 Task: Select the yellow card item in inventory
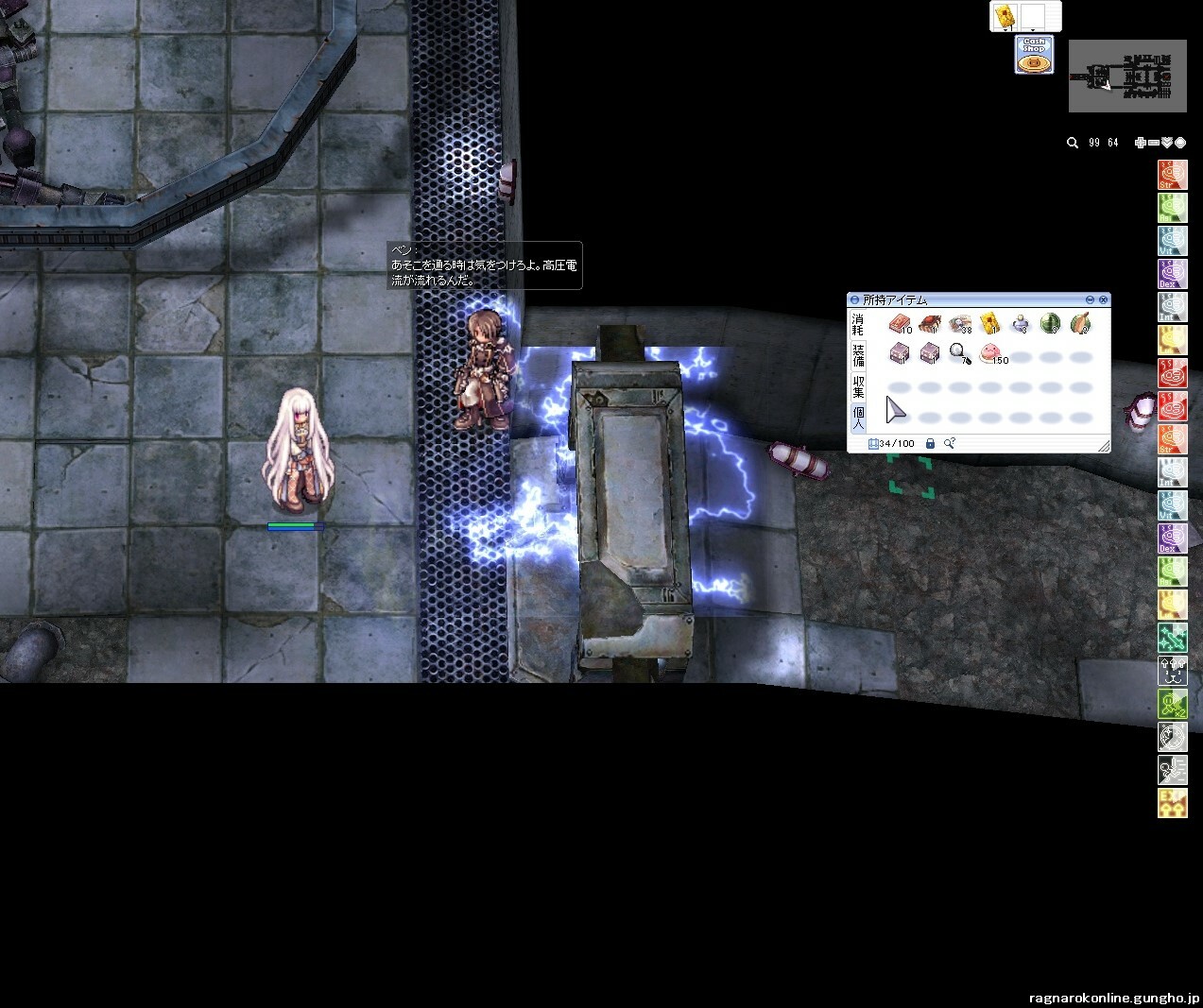point(989,325)
